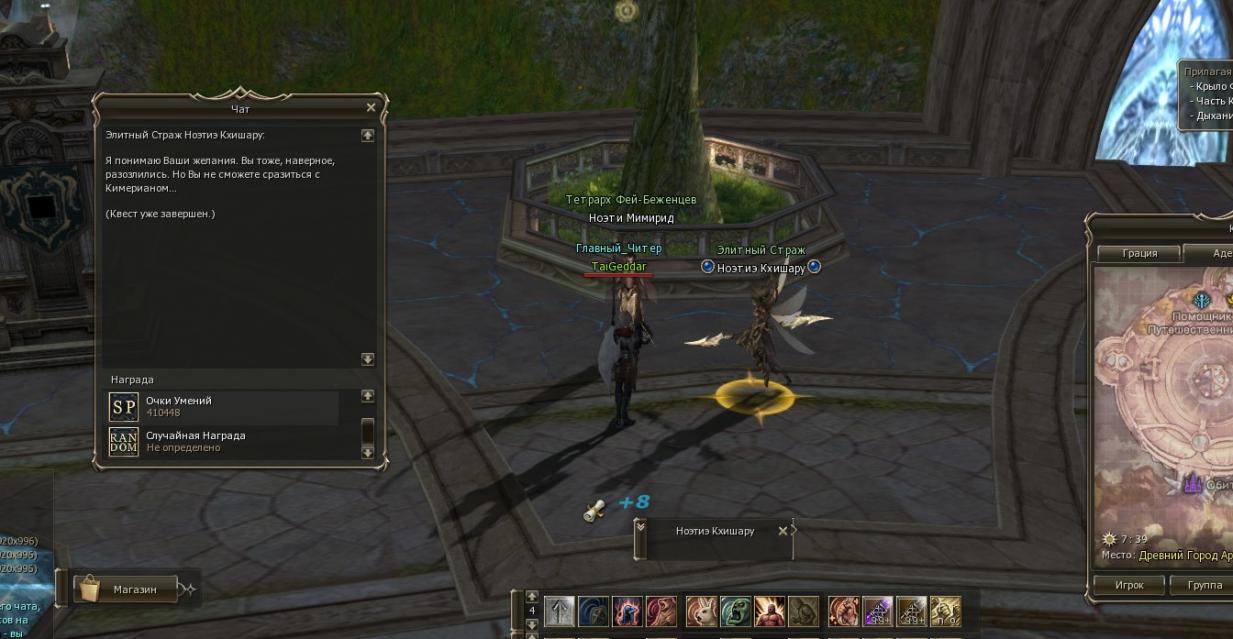Switch hotbar to previous page

point(531,596)
